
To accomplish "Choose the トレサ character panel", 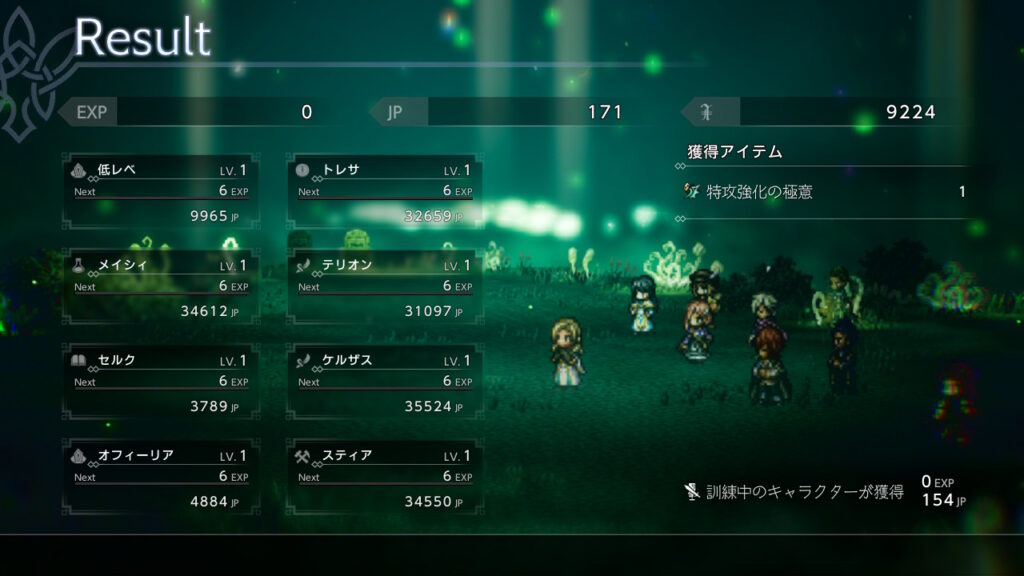I will 385,192.
